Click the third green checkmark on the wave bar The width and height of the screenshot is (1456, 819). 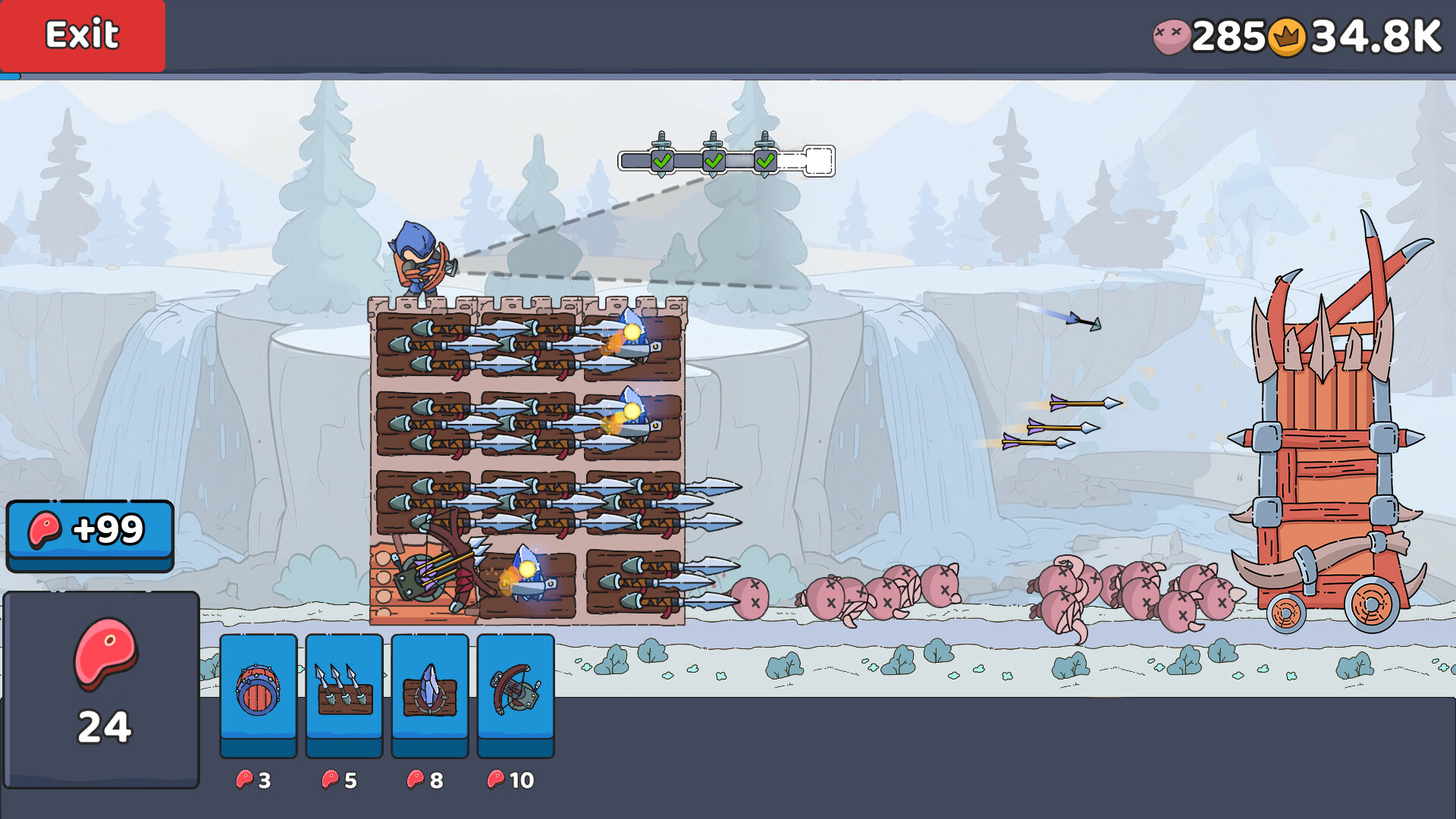(x=764, y=161)
